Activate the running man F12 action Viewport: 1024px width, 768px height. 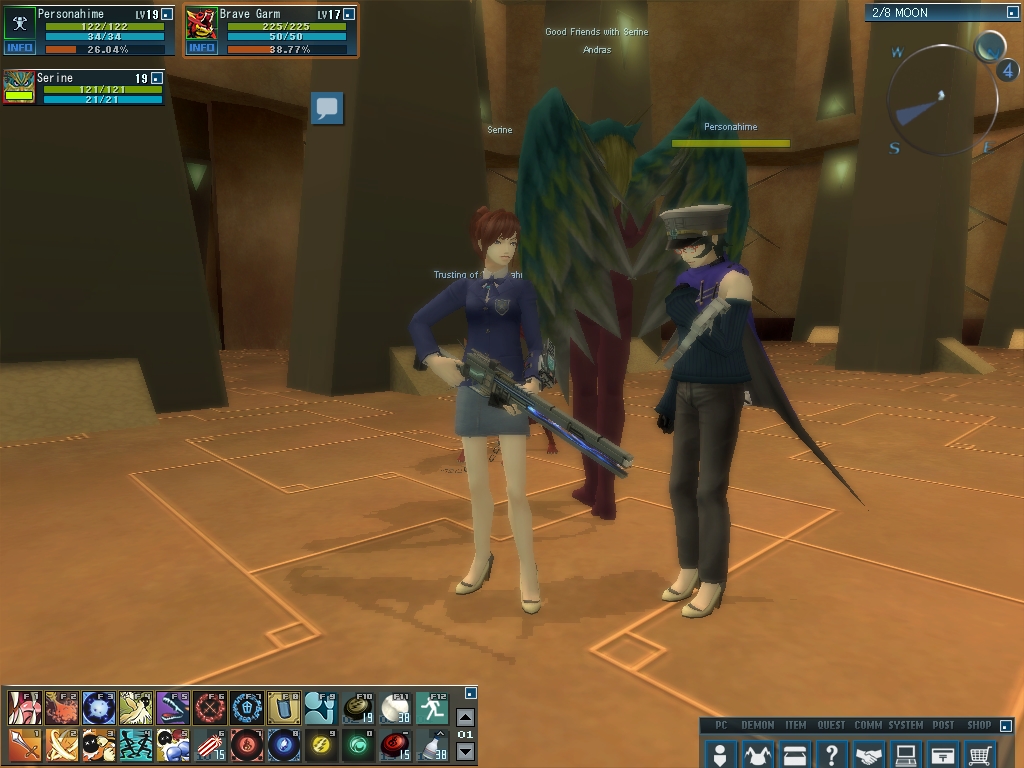click(432, 707)
